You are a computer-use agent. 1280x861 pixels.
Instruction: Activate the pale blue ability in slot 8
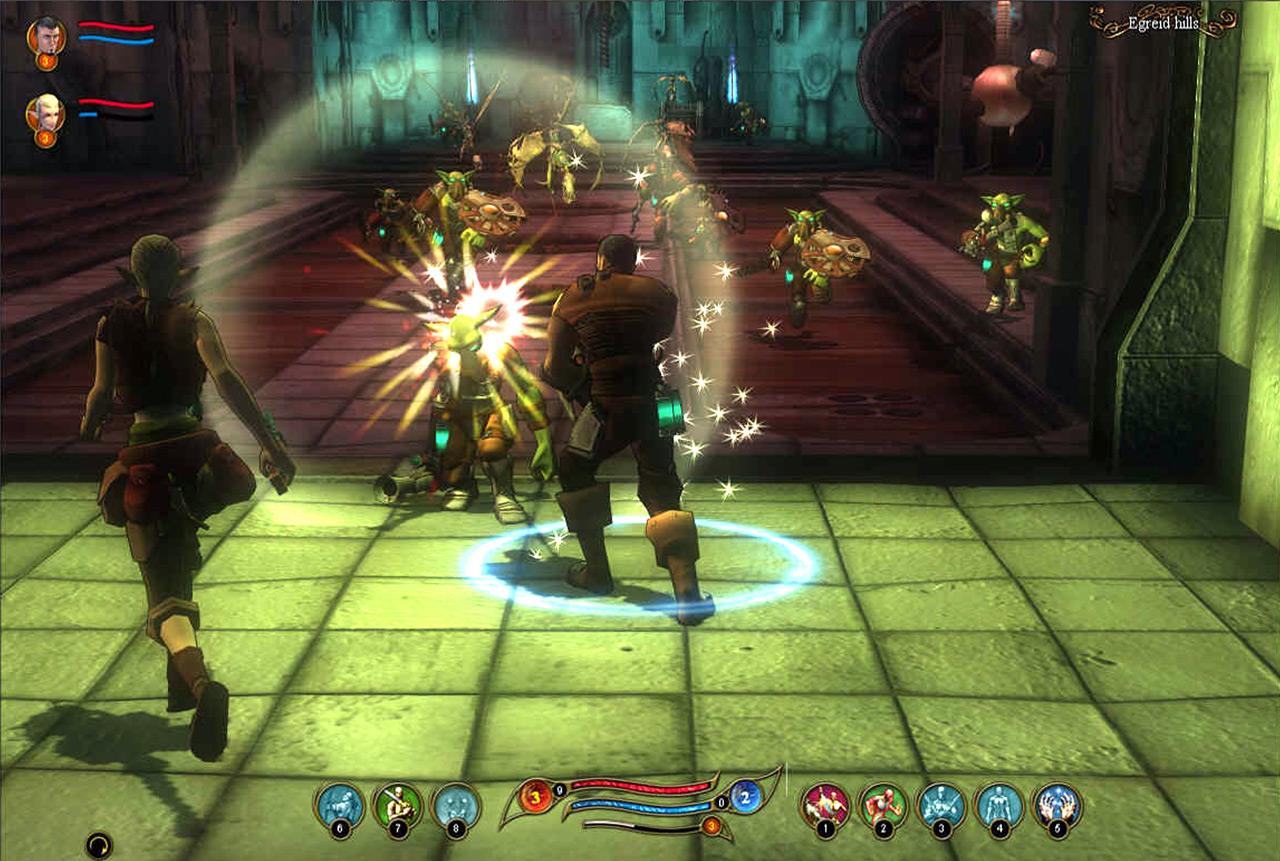click(456, 805)
